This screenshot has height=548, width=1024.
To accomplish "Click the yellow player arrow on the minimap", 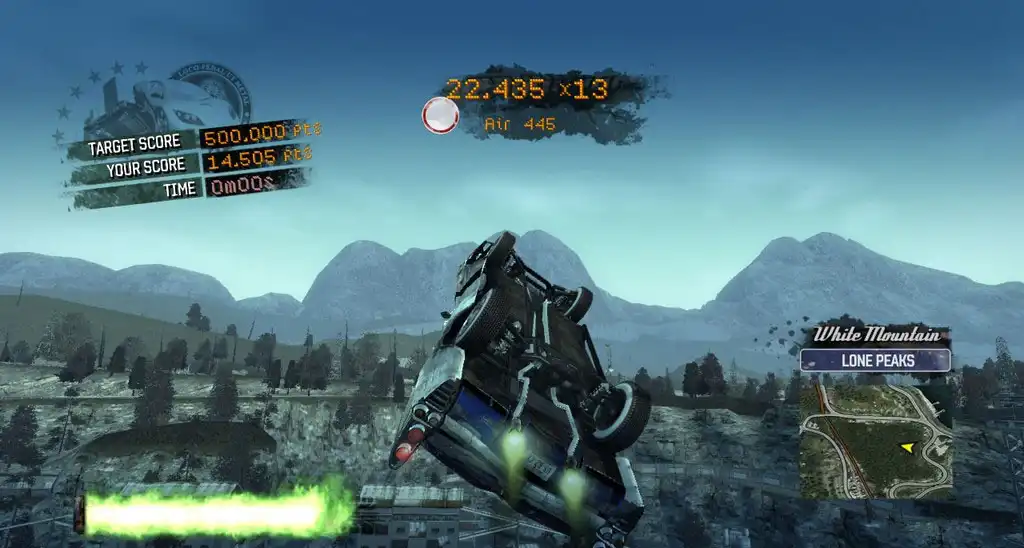I will pyautogui.click(x=907, y=447).
